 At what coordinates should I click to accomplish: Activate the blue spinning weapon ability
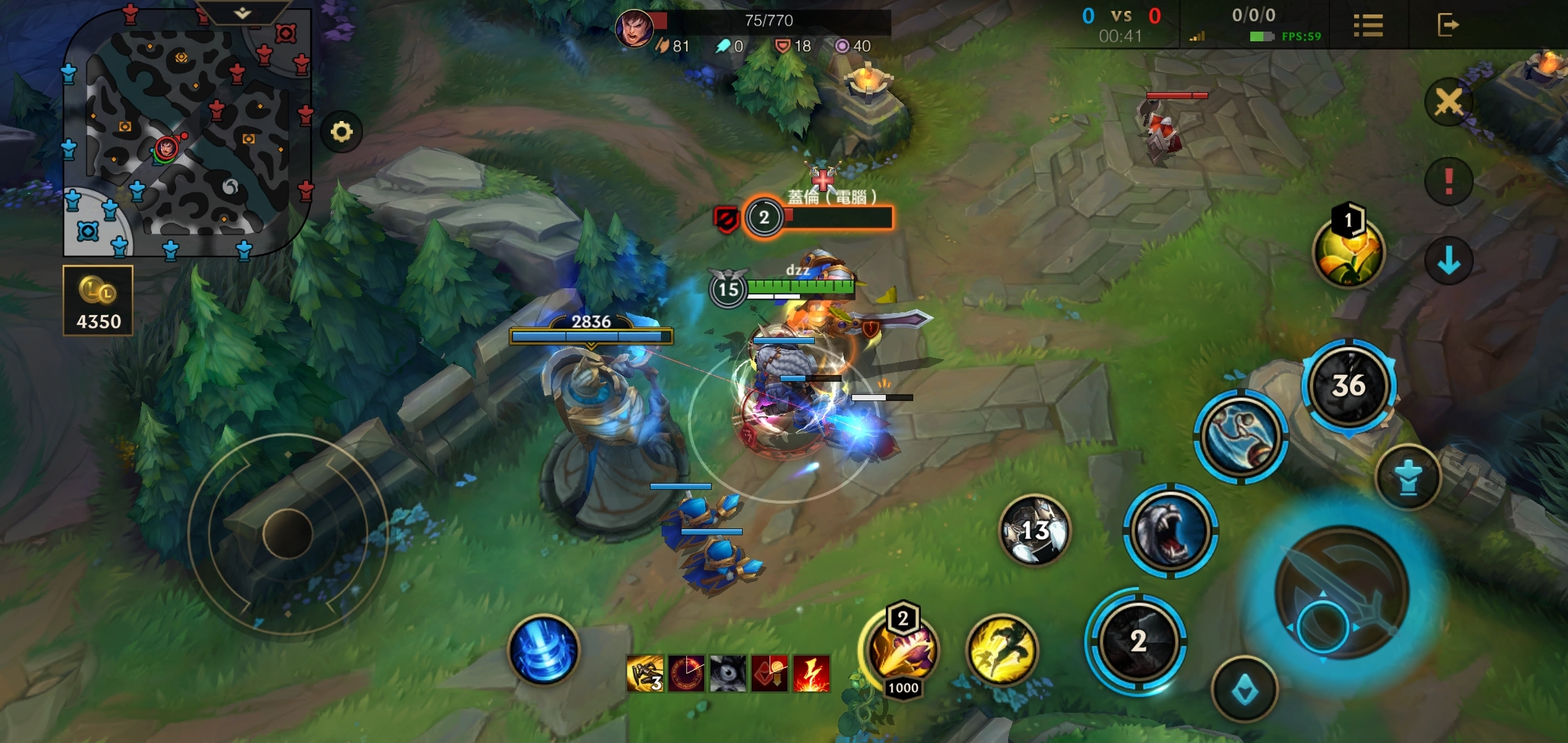tap(1240, 436)
